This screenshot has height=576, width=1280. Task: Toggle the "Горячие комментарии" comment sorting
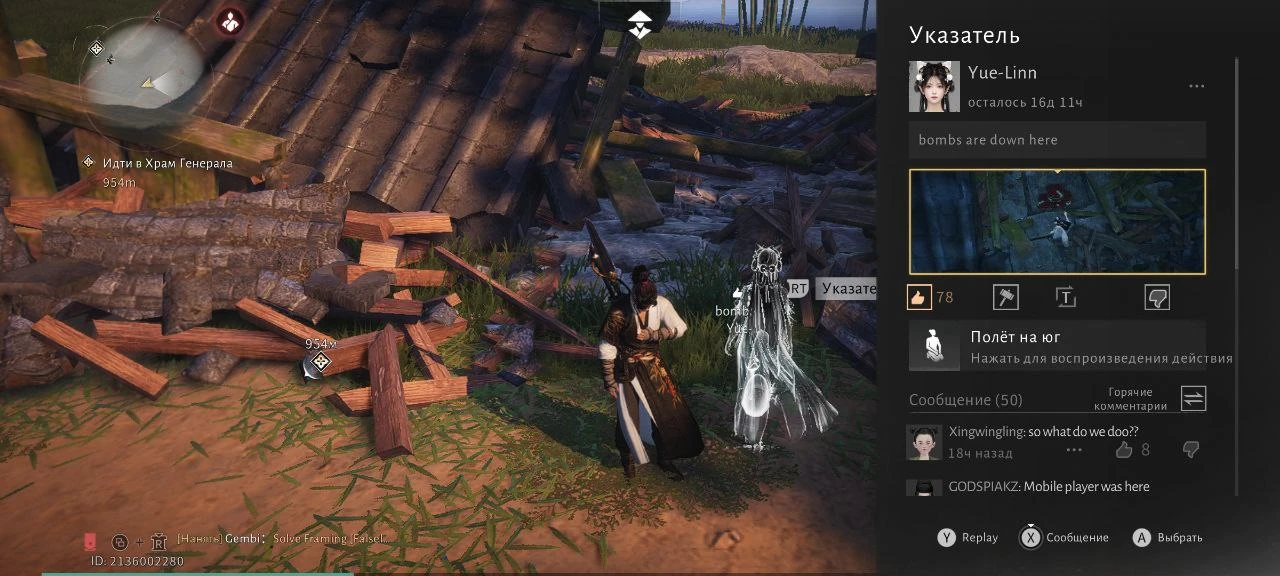(x=1193, y=399)
